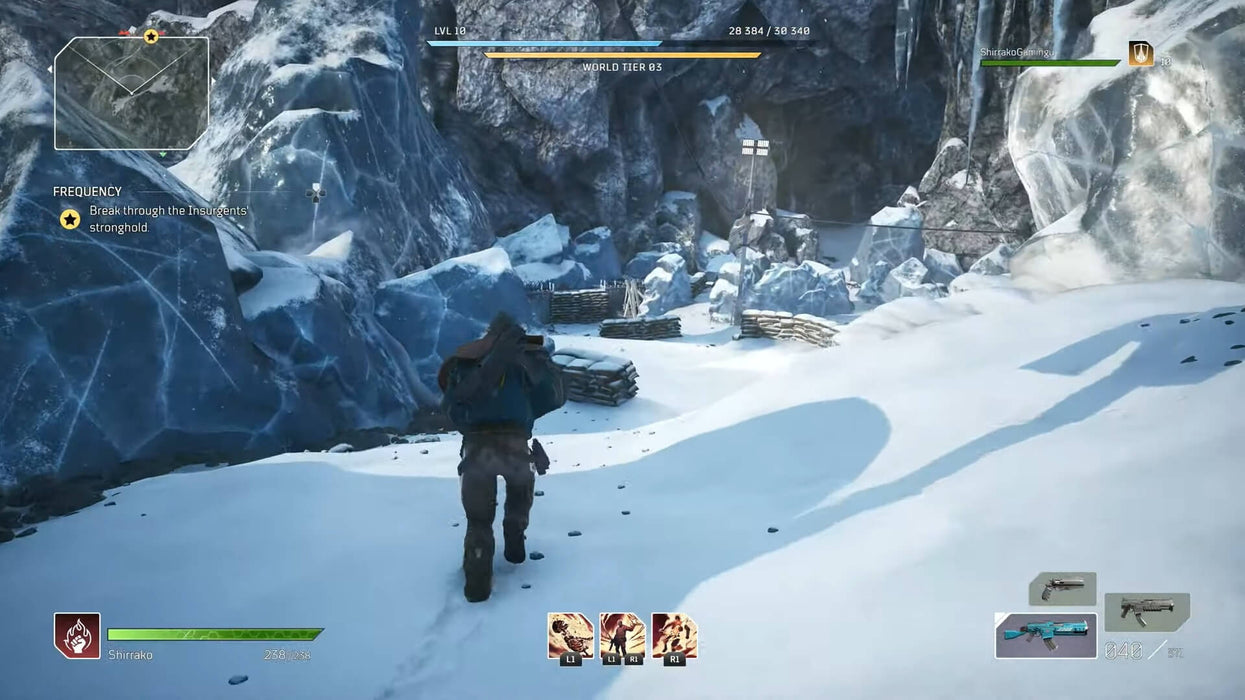Choose the blue assault rifle weapon slot
This screenshot has height=700, width=1245.
[1045, 635]
